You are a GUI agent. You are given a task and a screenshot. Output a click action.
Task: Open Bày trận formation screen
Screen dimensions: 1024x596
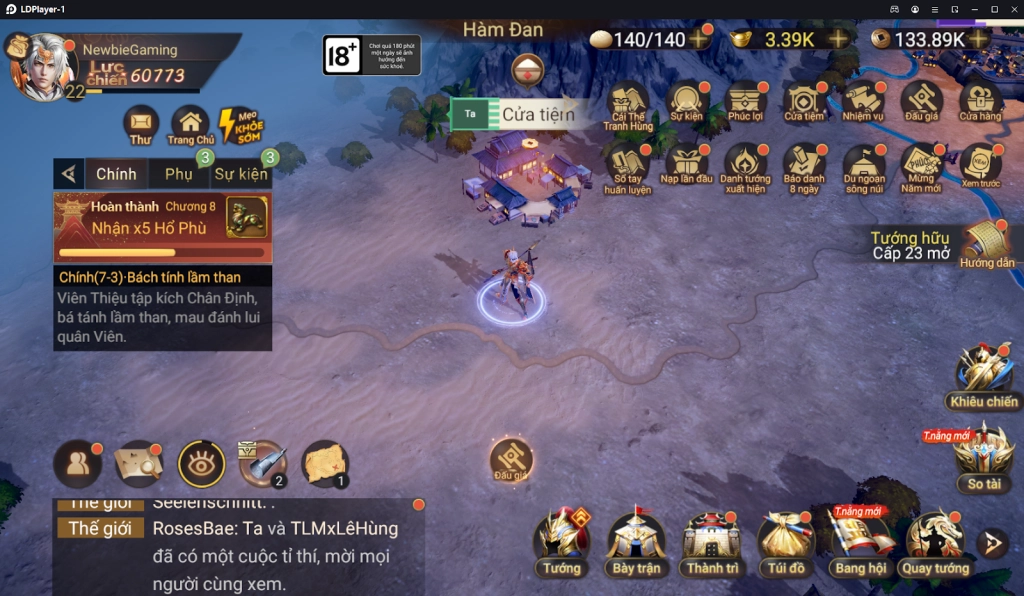[636, 541]
